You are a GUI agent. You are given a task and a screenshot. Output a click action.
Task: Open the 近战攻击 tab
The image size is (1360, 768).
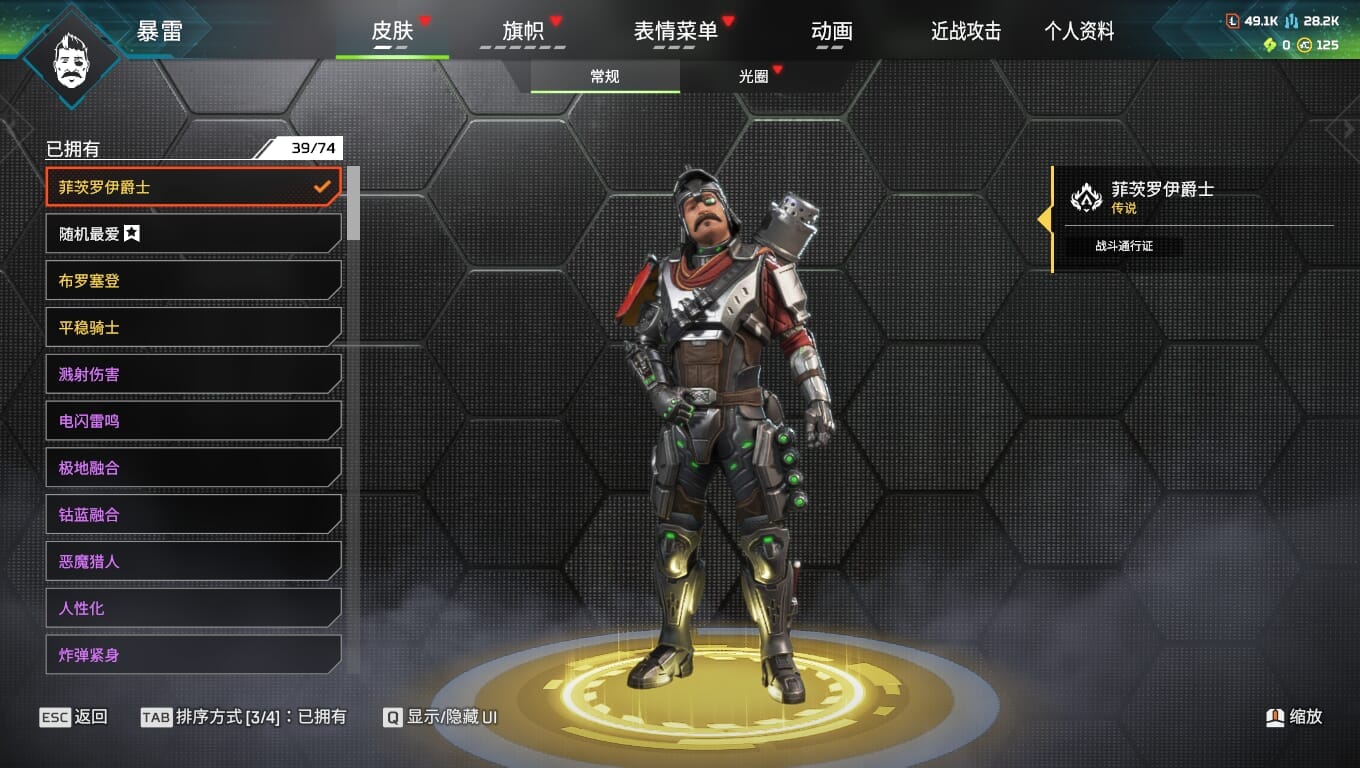point(966,31)
